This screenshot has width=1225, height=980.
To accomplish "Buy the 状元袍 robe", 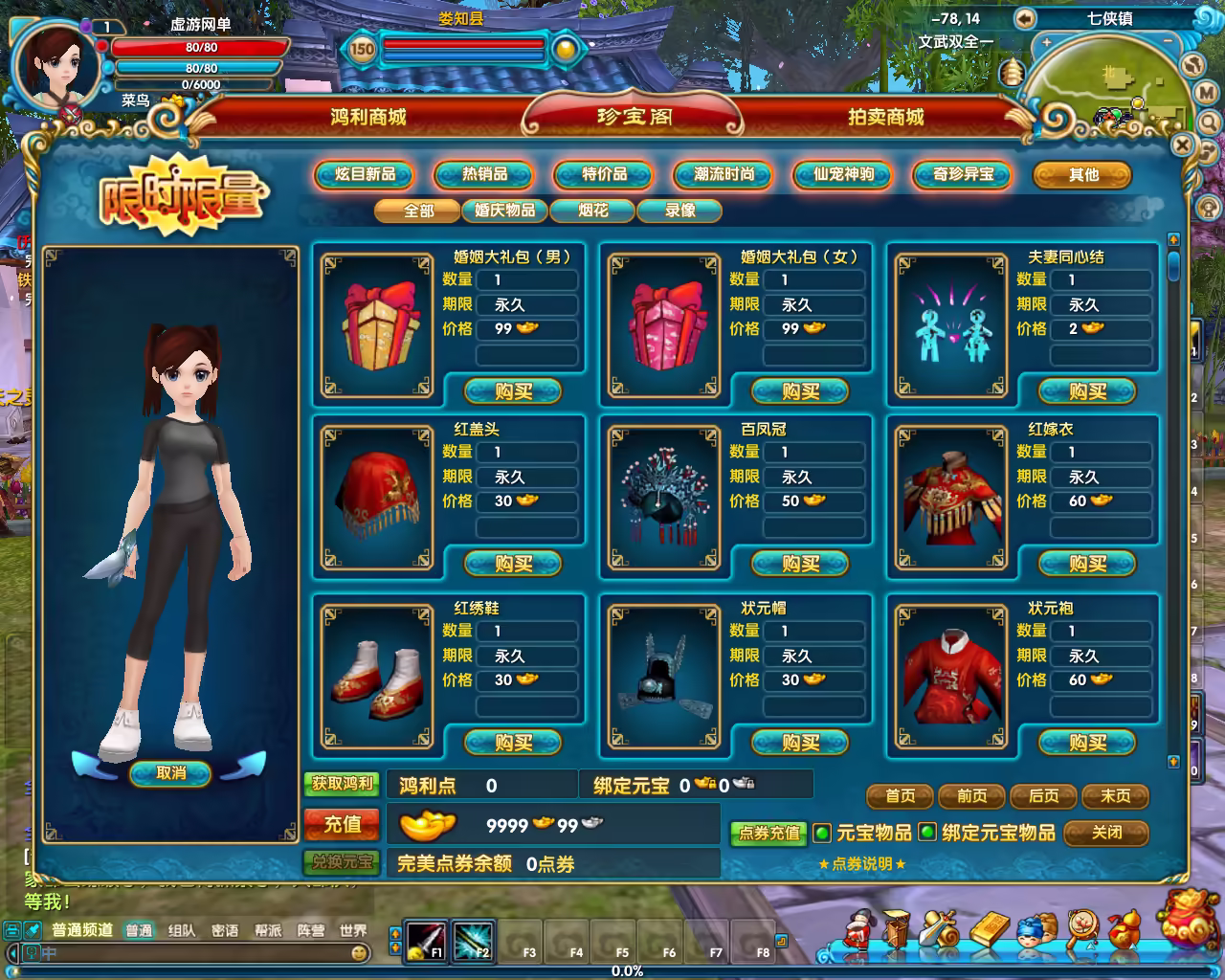I will [x=1087, y=743].
